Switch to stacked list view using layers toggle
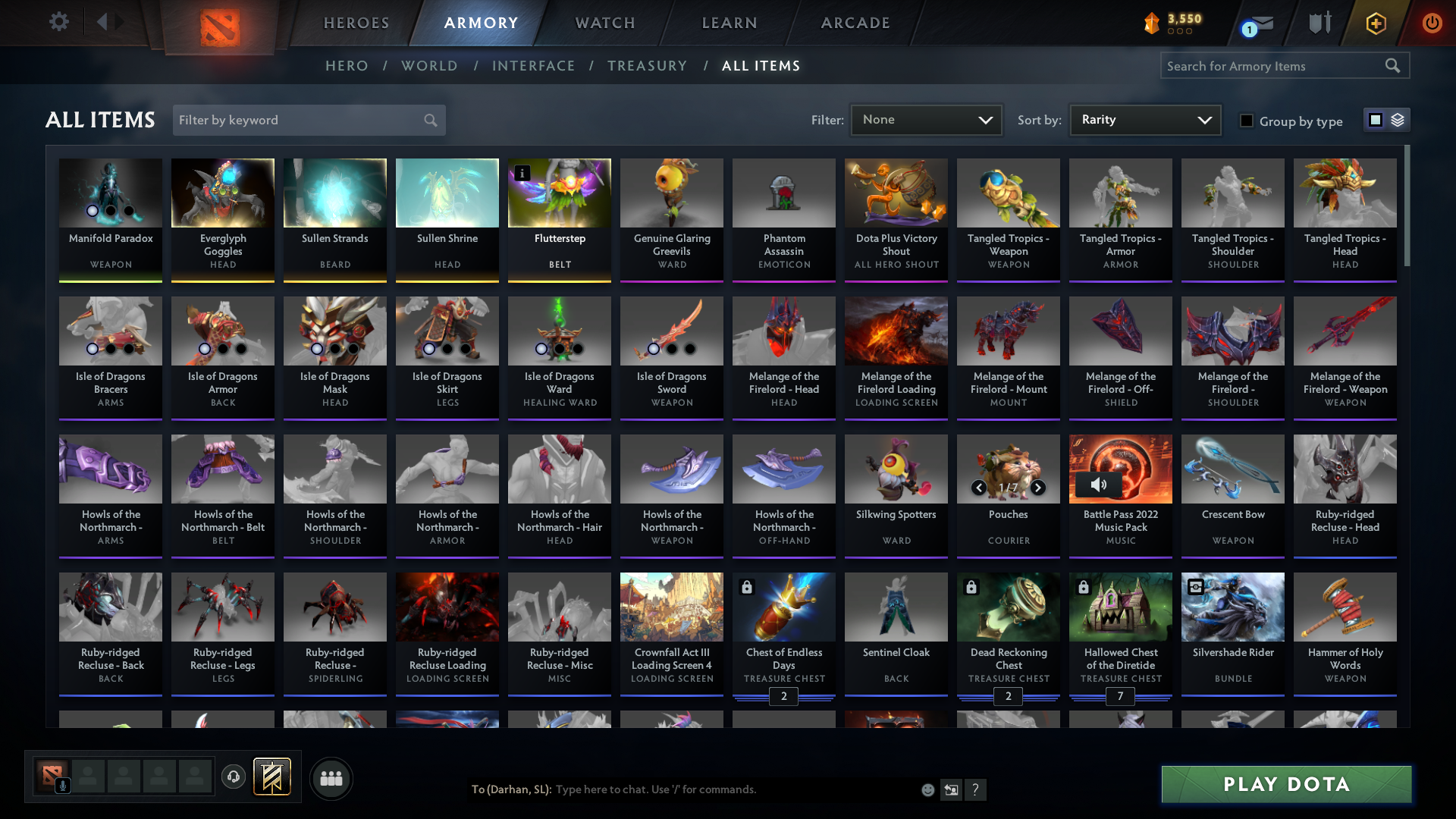 [x=1398, y=120]
